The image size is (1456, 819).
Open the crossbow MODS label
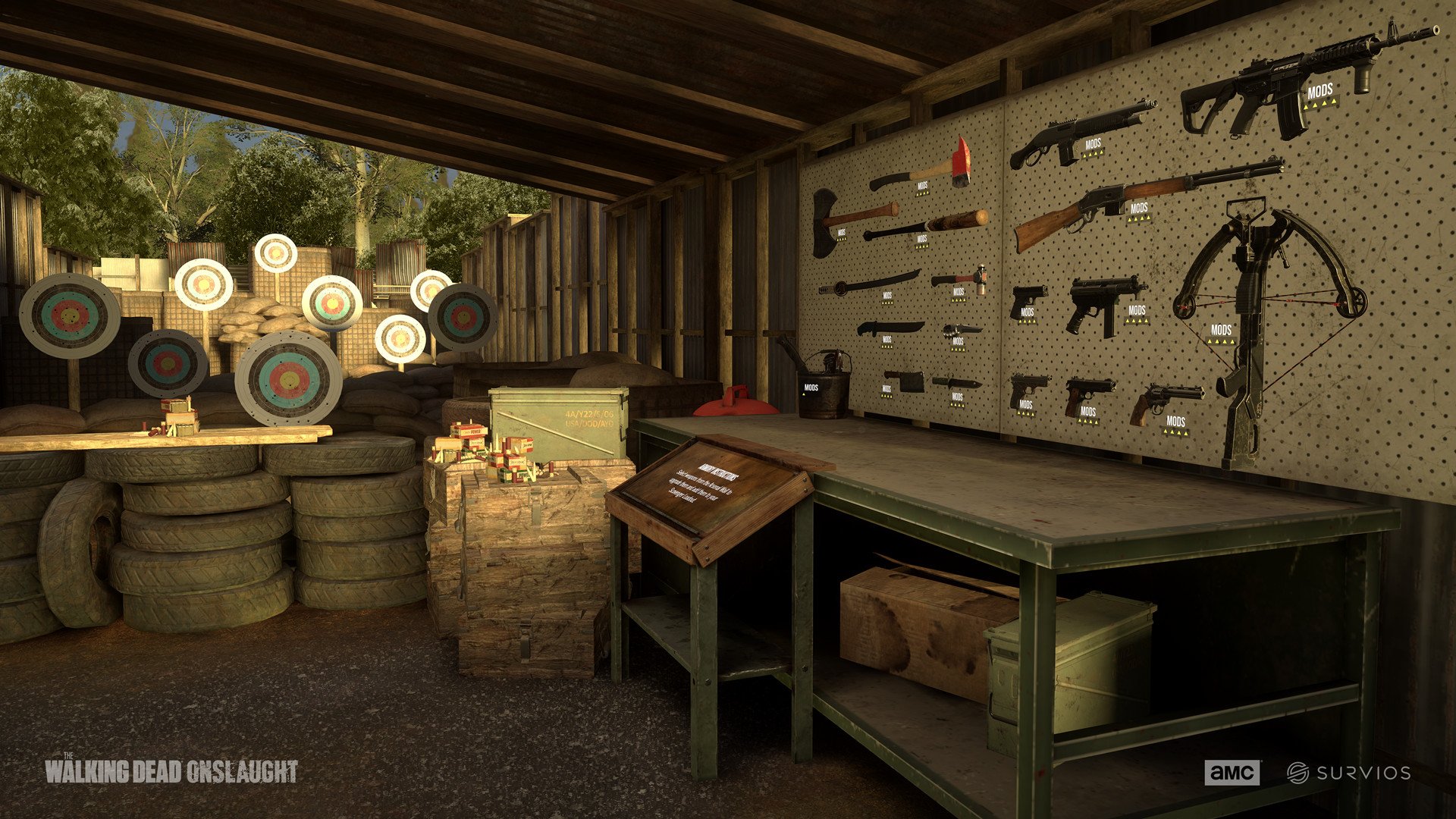coord(1221,331)
